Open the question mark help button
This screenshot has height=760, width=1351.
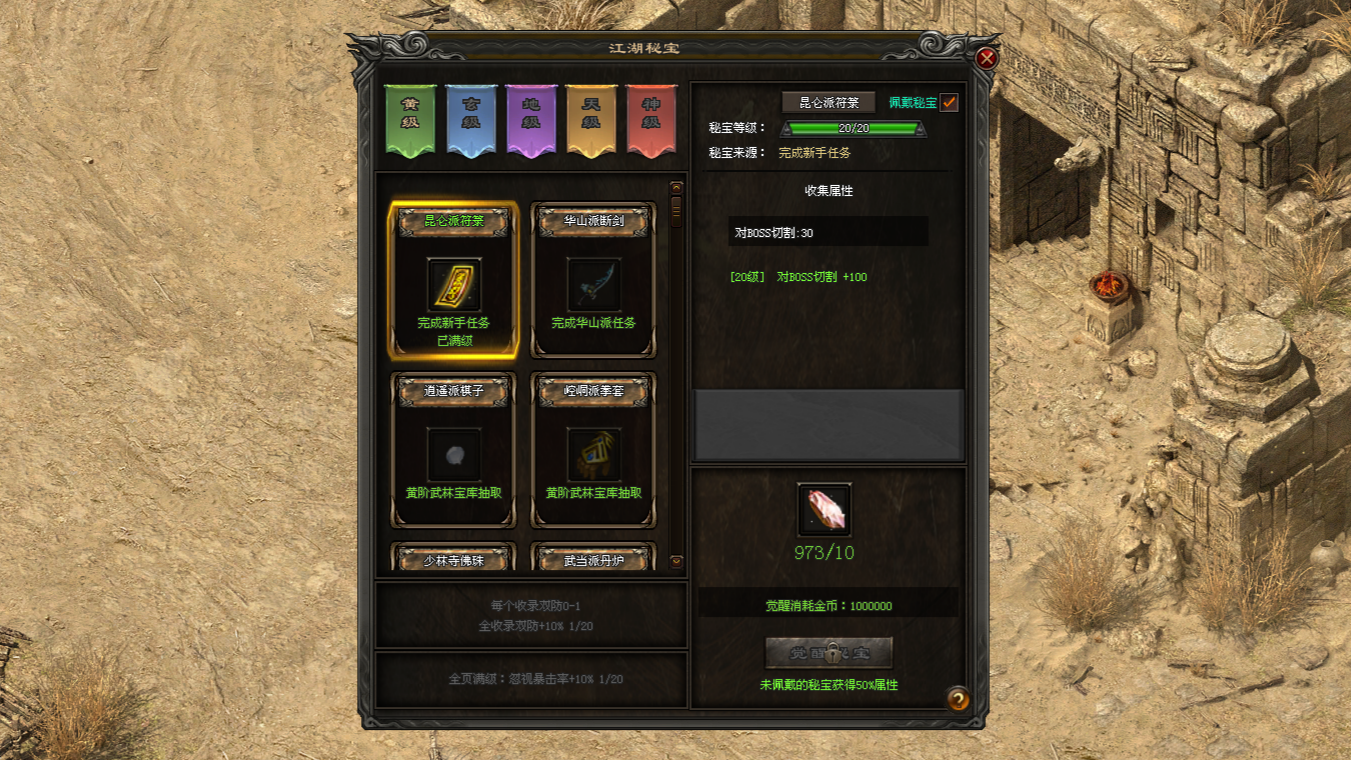pyautogui.click(x=957, y=698)
